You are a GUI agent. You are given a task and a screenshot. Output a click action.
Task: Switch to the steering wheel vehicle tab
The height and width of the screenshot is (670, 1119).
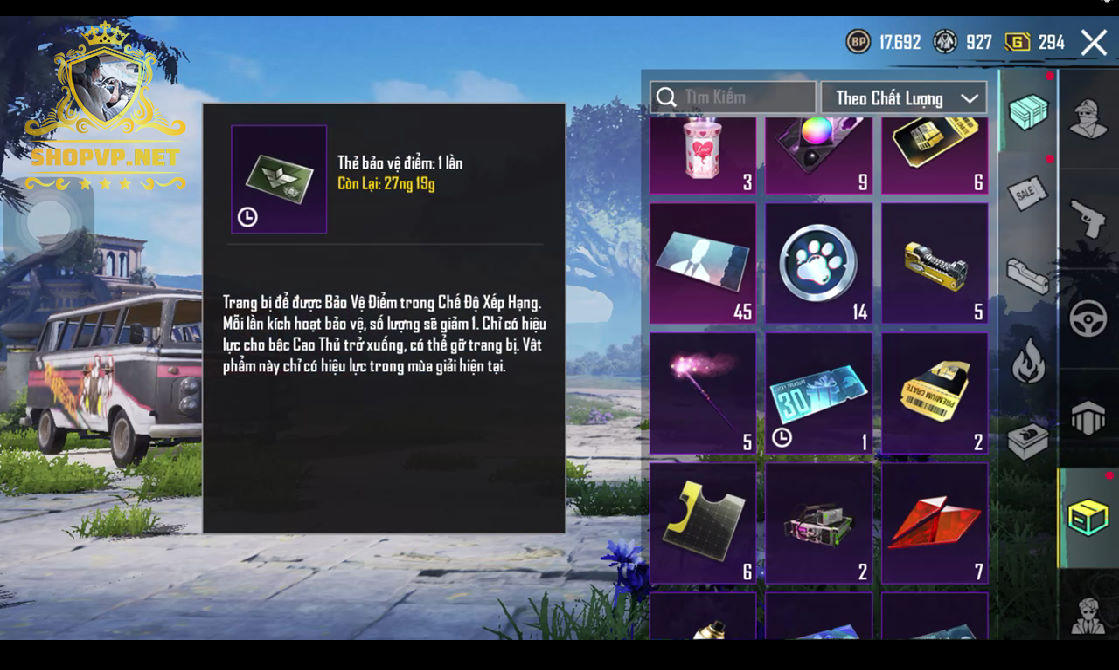tap(1088, 318)
